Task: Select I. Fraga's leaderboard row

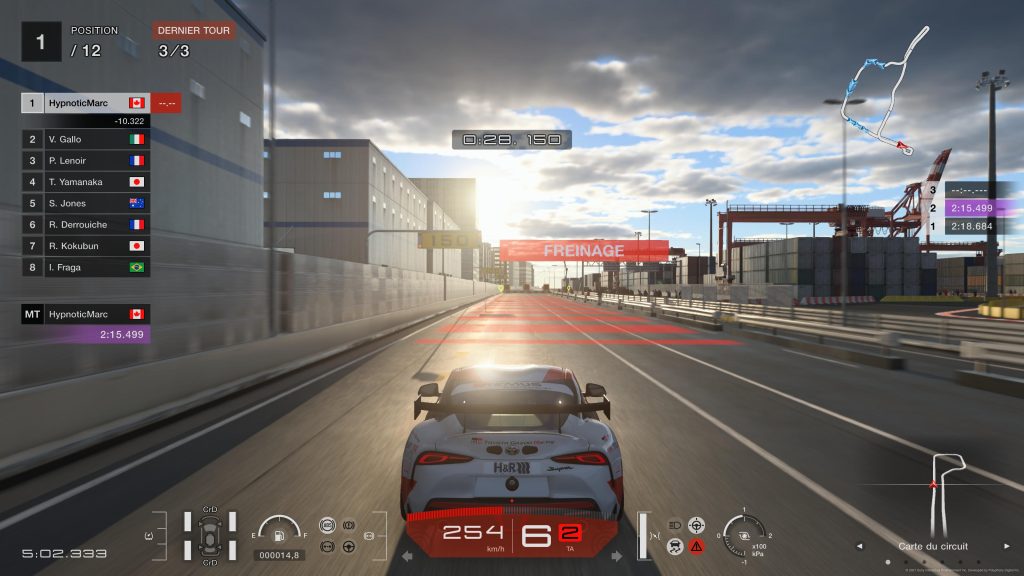Action: [86, 267]
